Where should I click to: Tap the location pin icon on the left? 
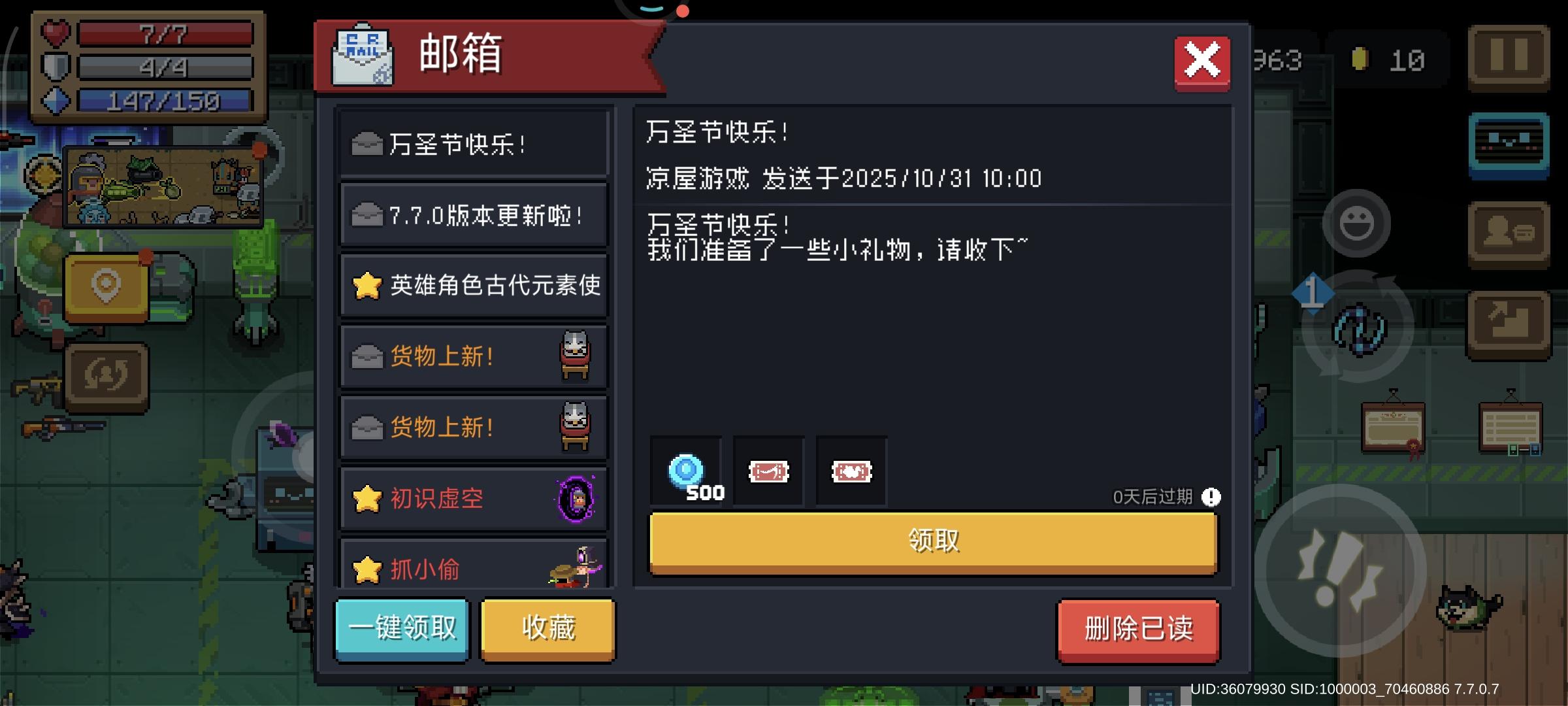coord(106,284)
